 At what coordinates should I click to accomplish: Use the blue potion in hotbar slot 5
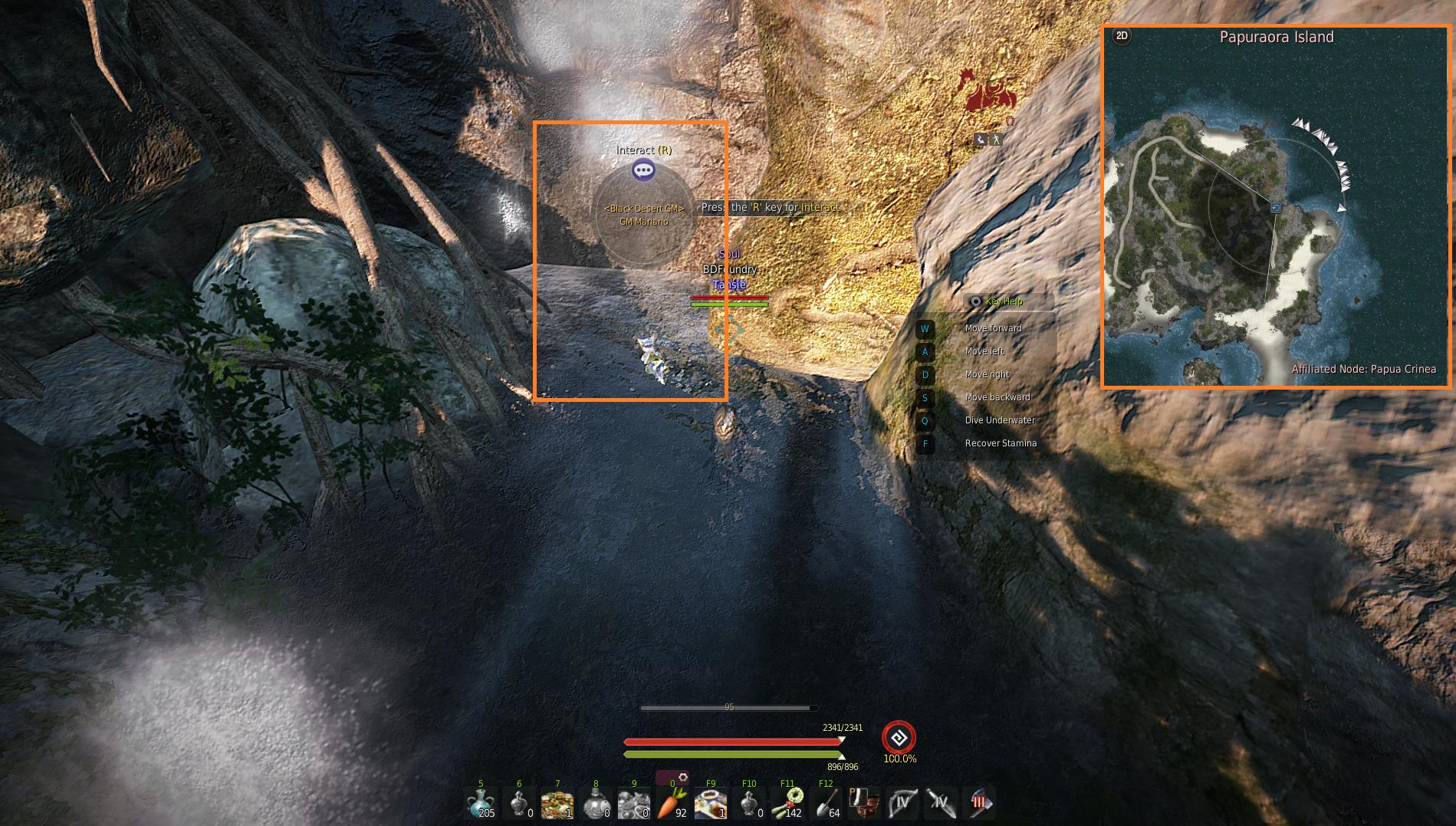click(x=480, y=804)
